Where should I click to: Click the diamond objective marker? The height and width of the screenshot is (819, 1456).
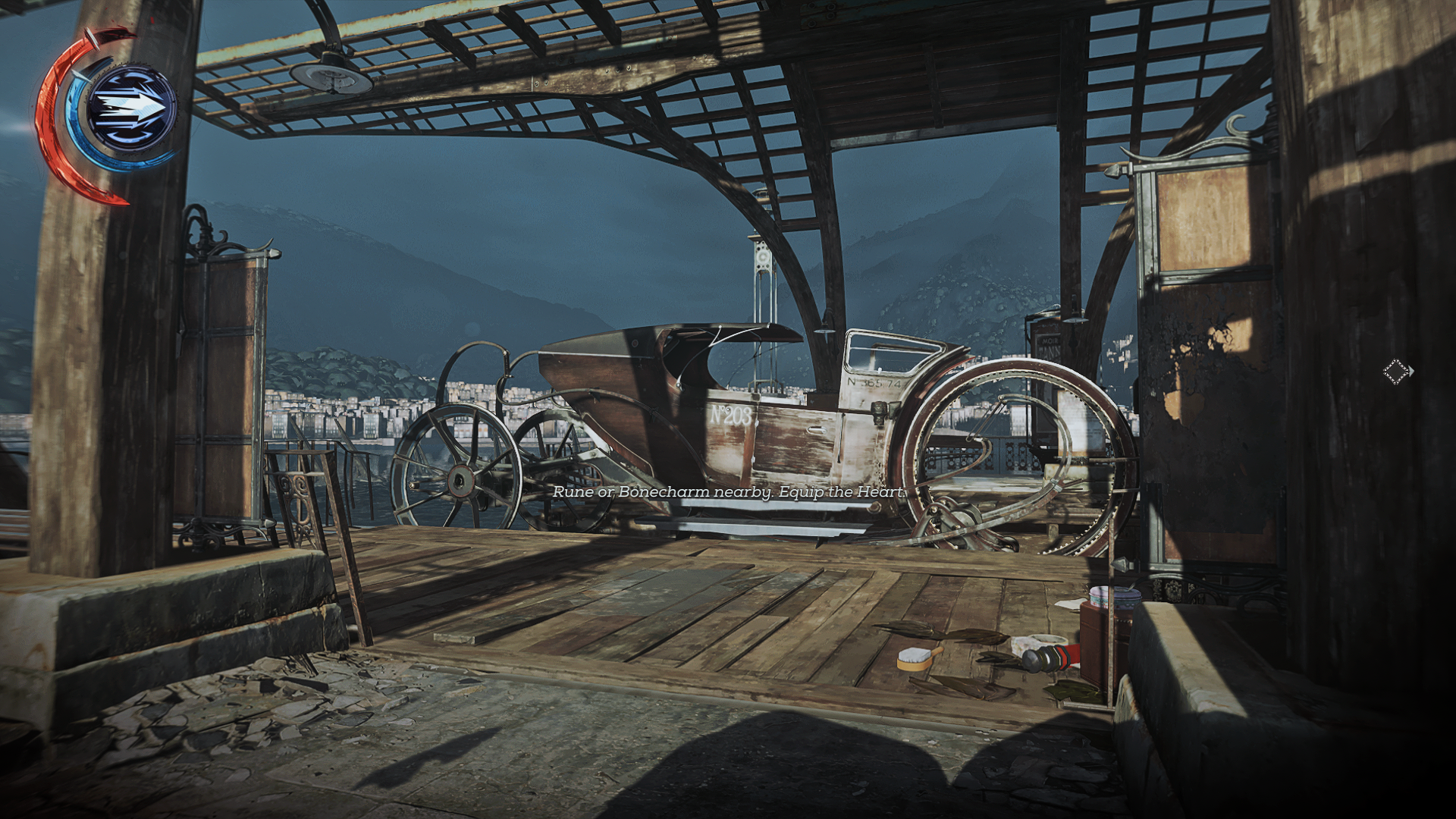click(x=1397, y=372)
